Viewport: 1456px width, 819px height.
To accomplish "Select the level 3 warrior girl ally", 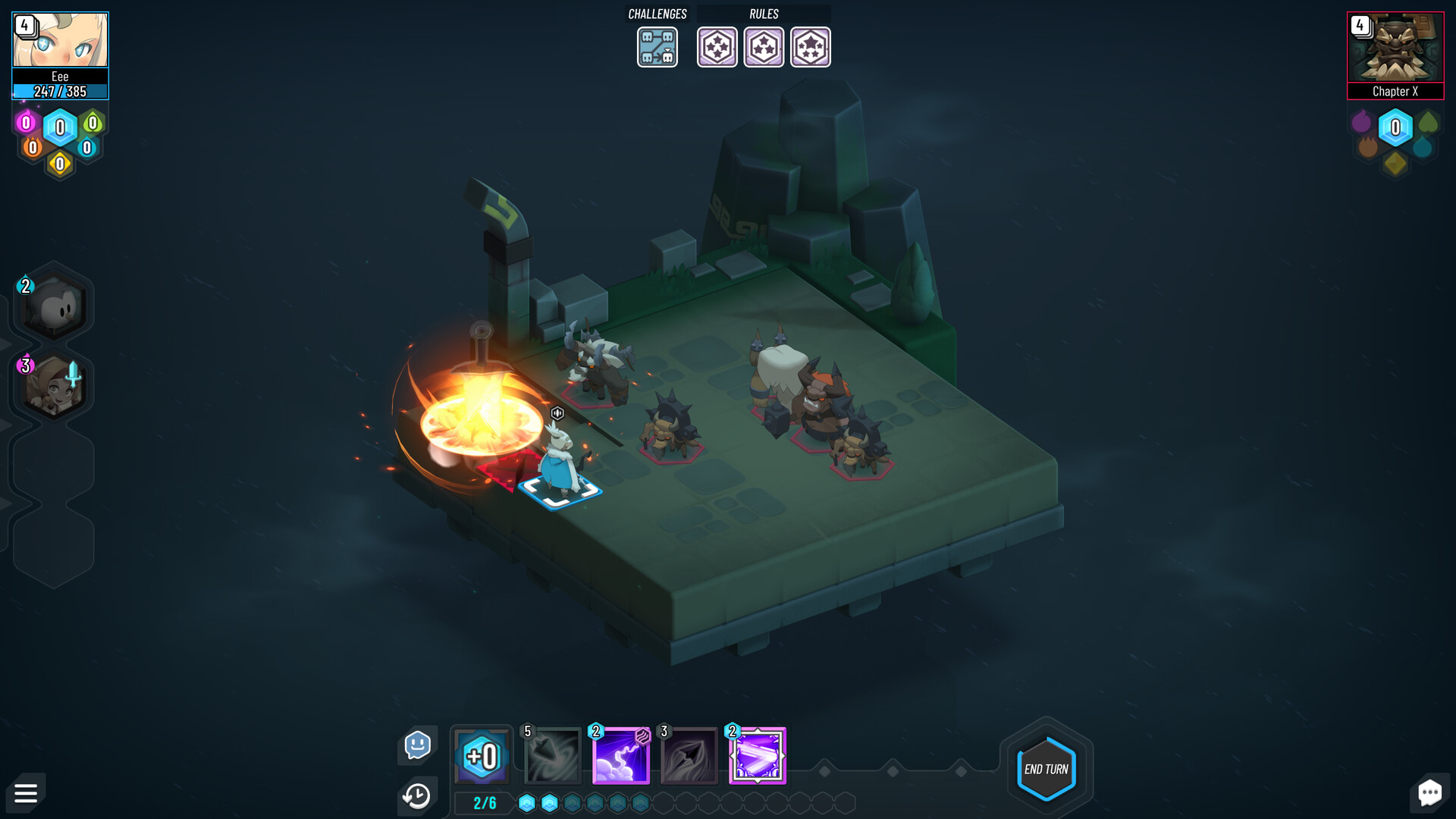I will click(x=52, y=384).
